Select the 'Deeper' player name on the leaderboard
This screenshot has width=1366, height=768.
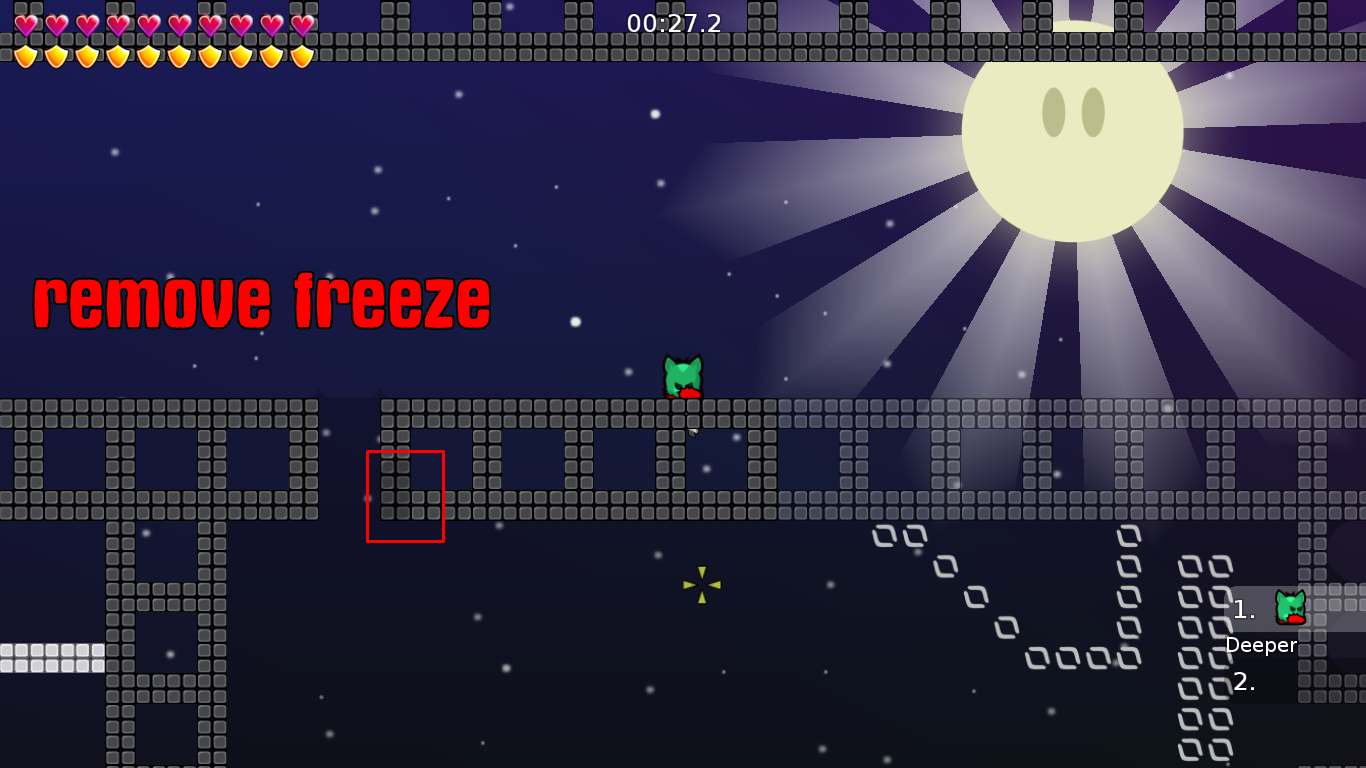point(1262,646)
